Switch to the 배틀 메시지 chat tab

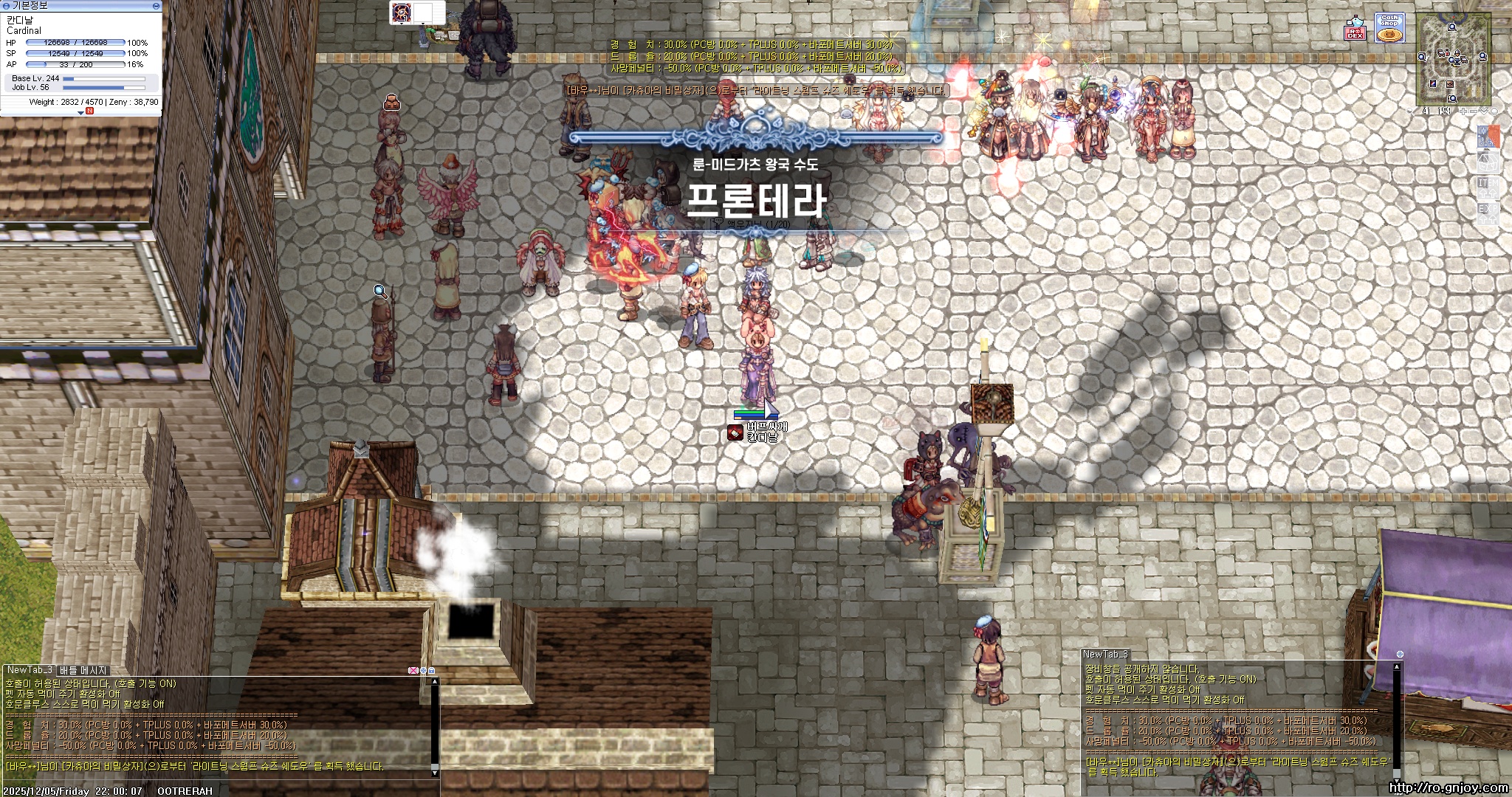[83, 670]
